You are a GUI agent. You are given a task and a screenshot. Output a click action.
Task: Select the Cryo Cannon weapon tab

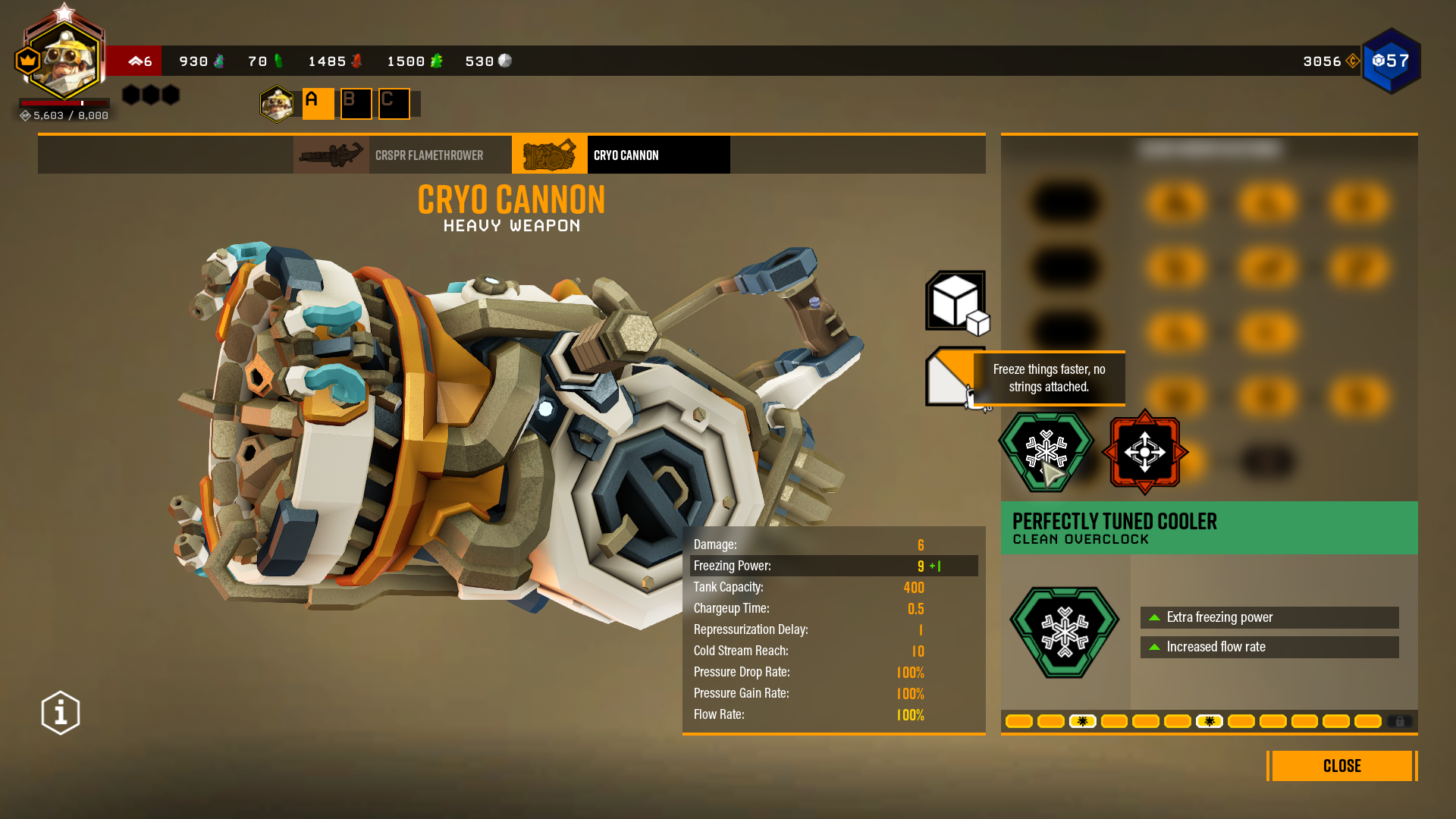pyautogui.click(x=620, y=155)
